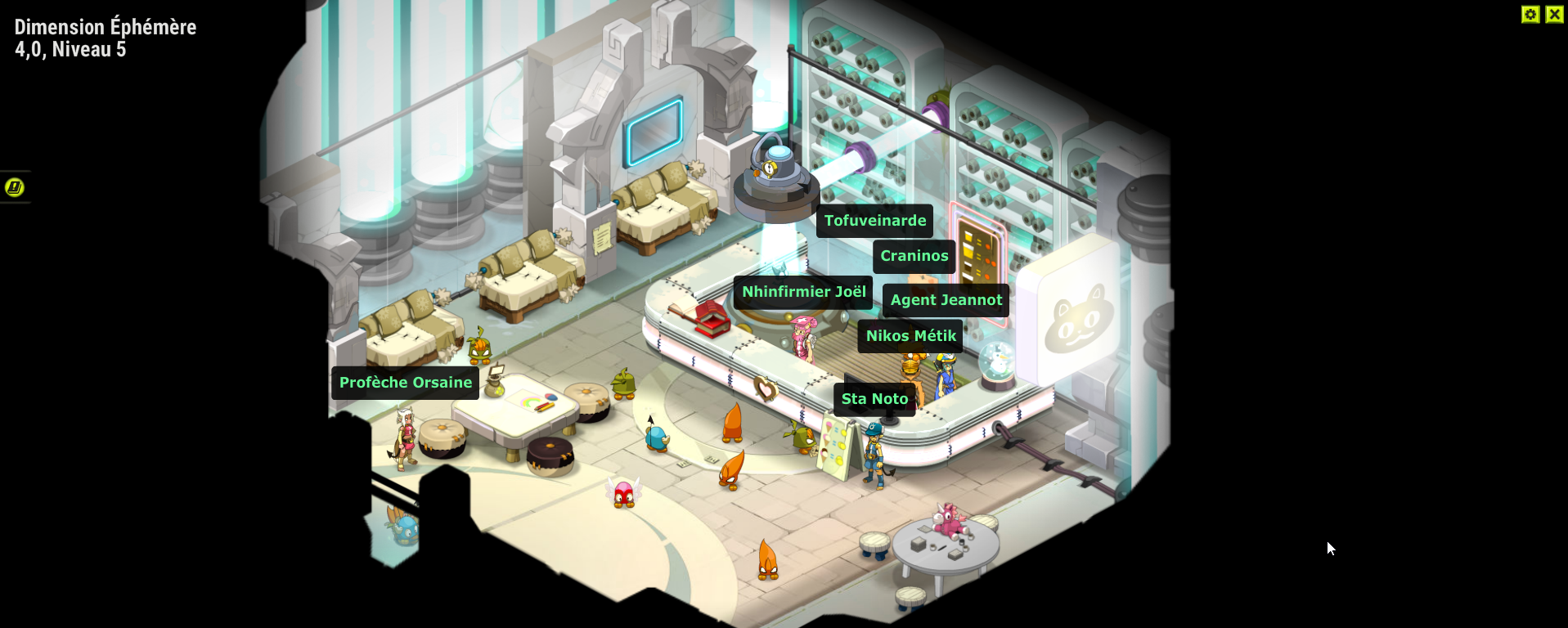Click the Dimension Éphémère location text
1568x628 pixels.
pos(105,26)
